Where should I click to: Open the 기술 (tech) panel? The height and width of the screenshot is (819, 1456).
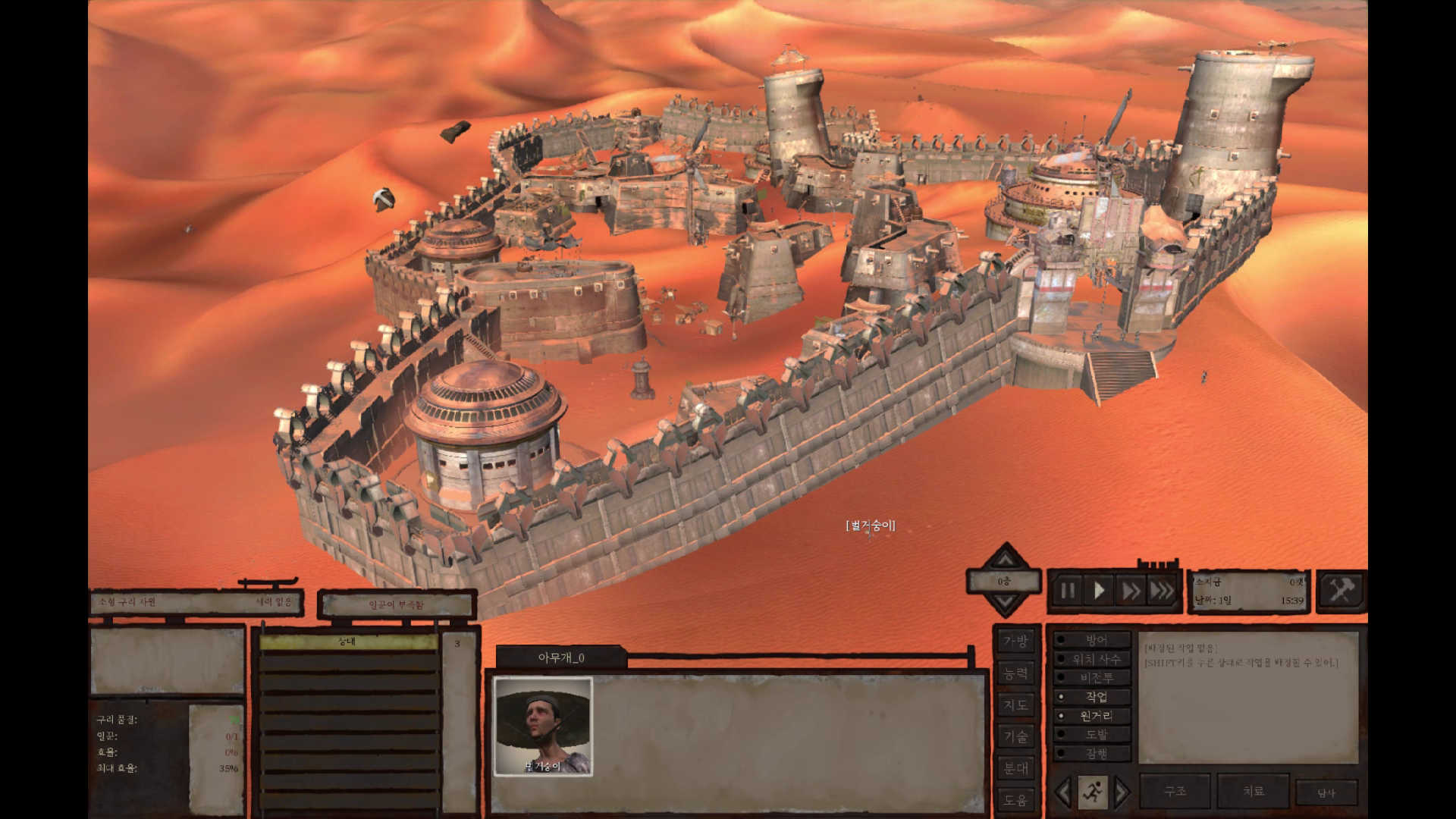[x=1015, y=736]
